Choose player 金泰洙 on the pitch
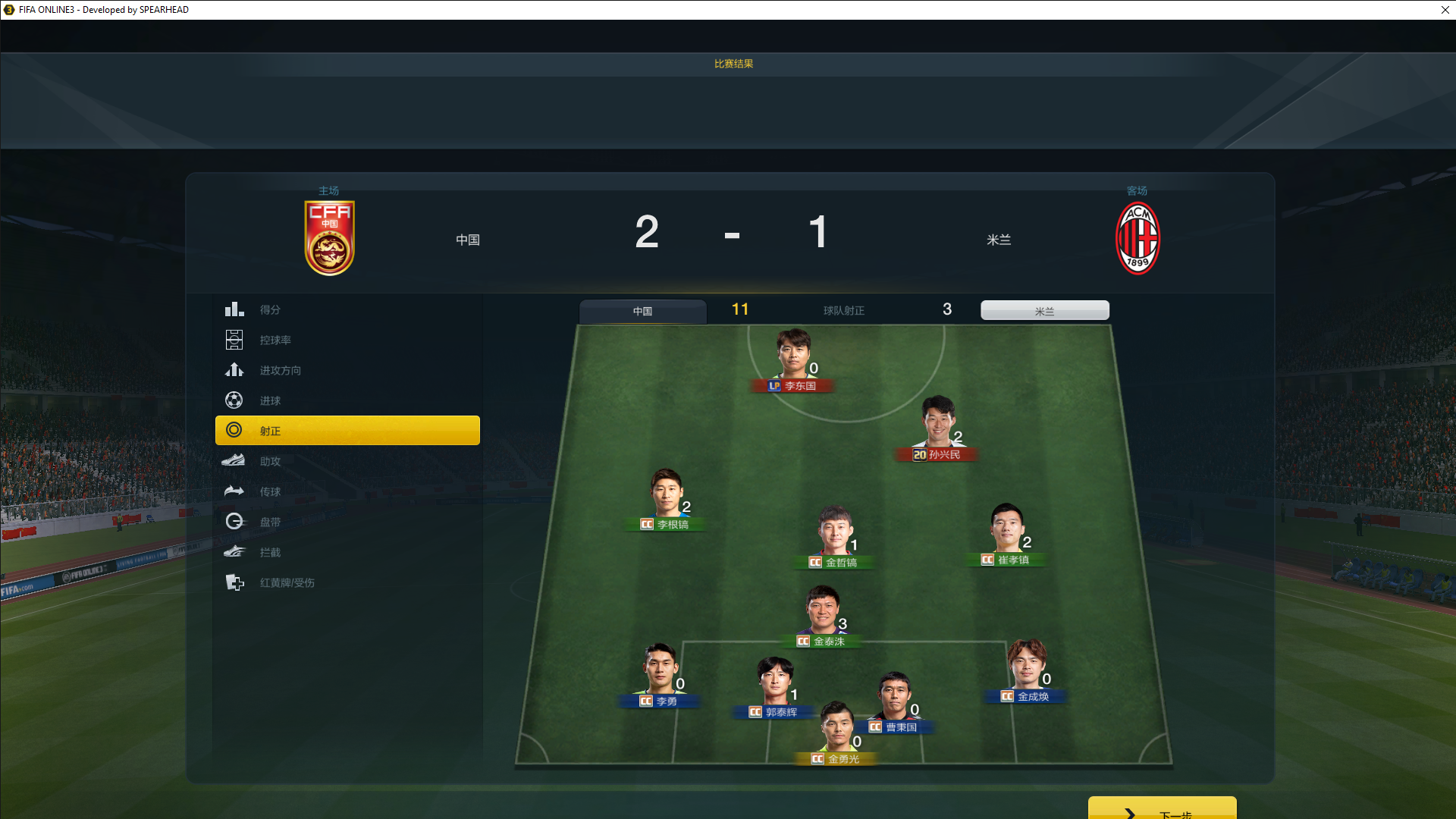Screen dimensions: 1456x819 coord(821,616)
